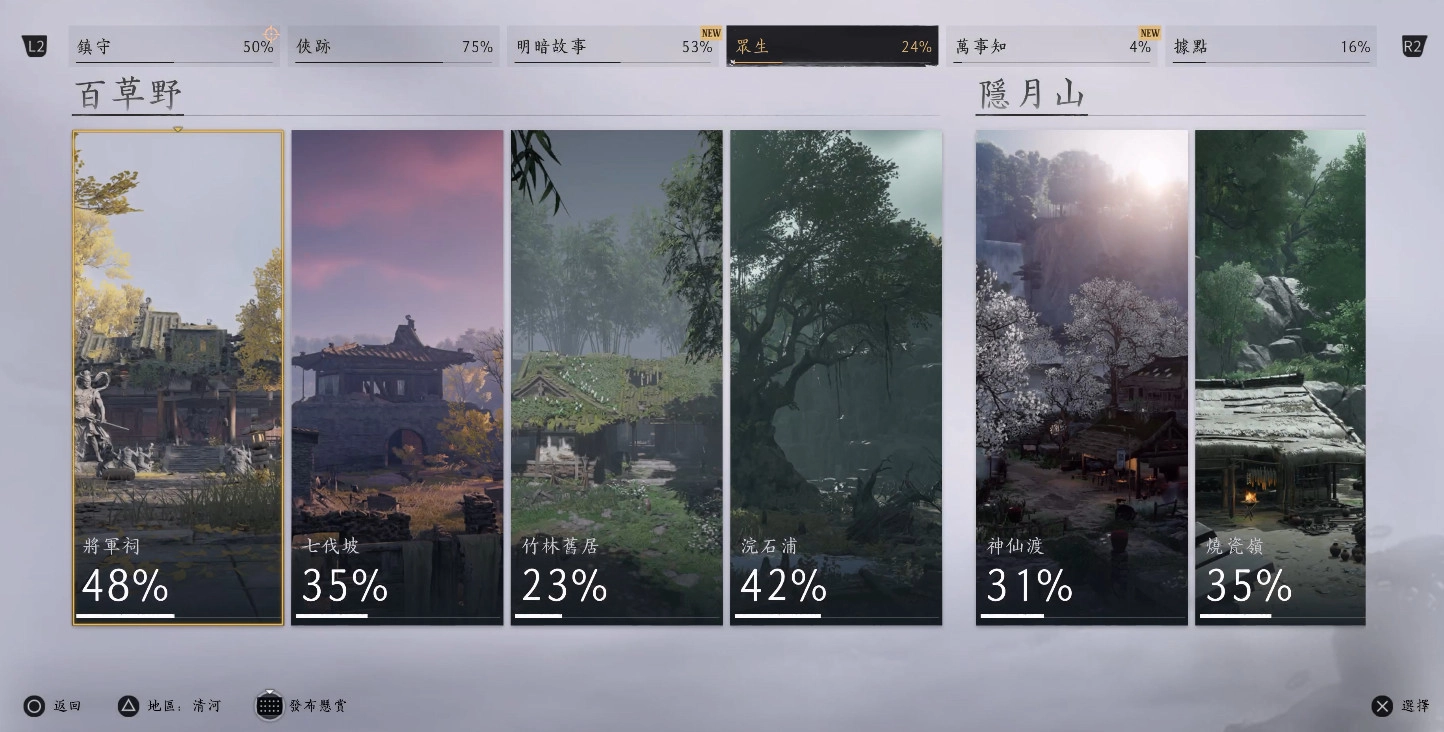The height and width of the screenshot is (732, 1444).
Task: Click the compass marker above the 俠跡 tab
Action: click(x=272, y=33)
